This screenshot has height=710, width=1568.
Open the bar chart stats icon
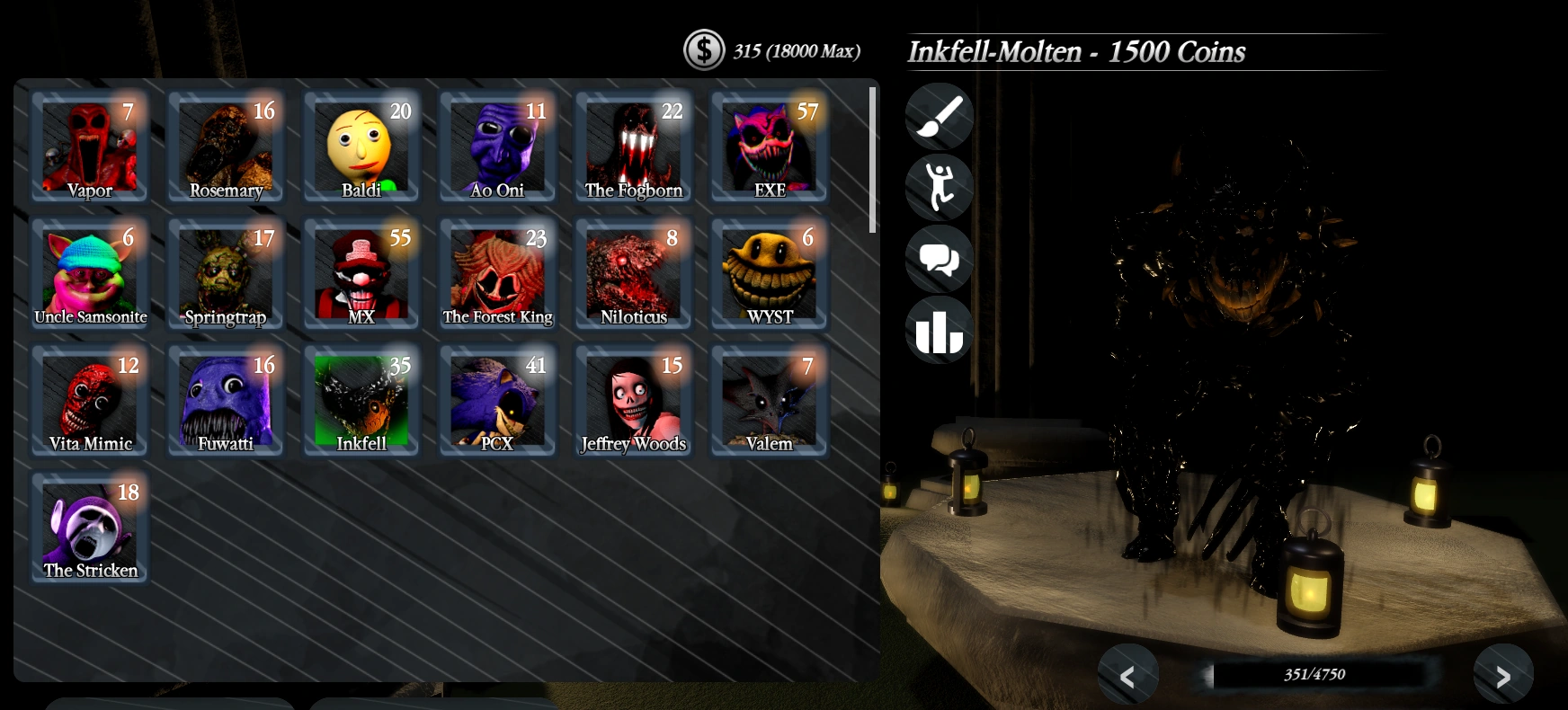(939, 331)
